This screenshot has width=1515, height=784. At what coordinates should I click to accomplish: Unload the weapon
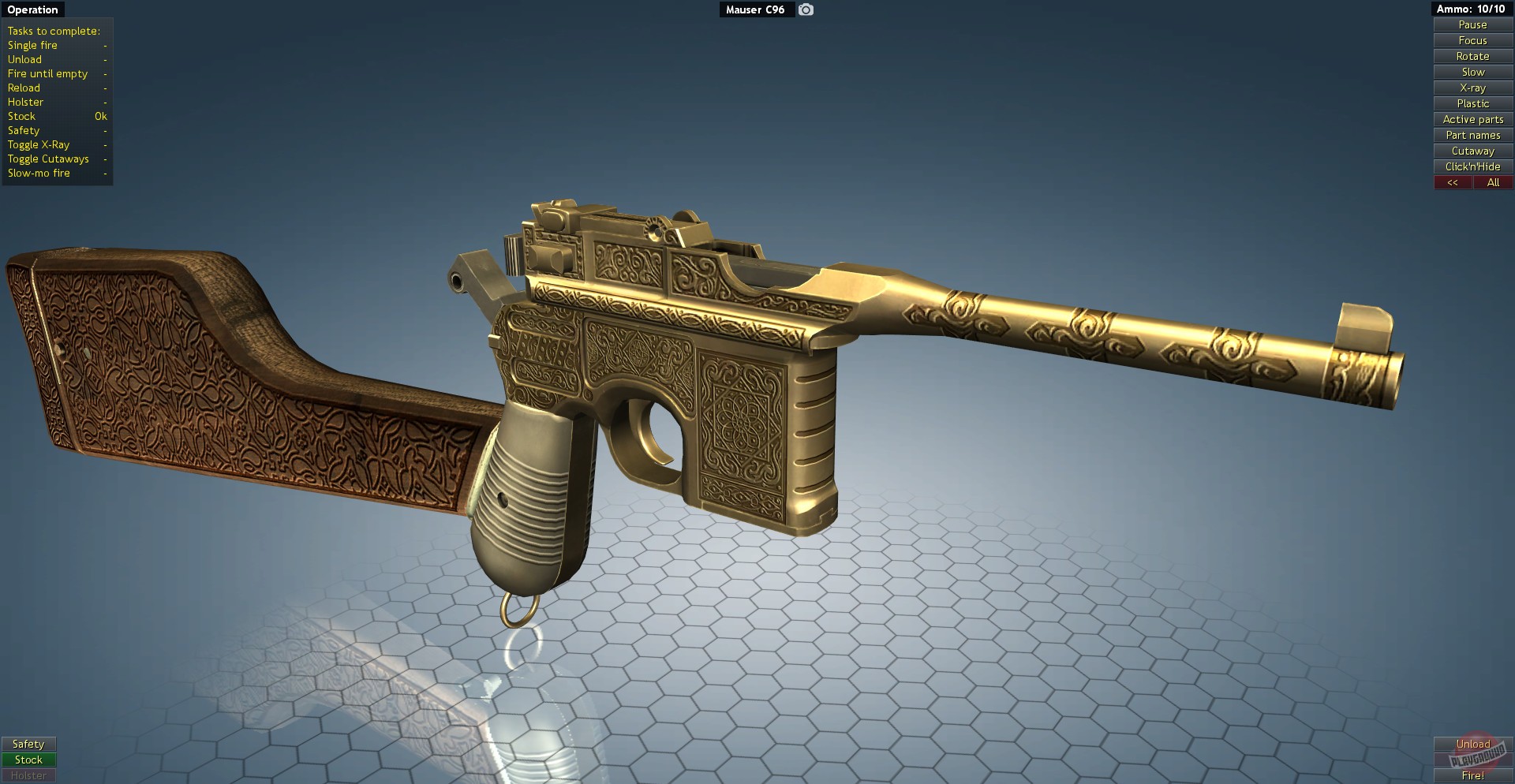click(x=1474, y=744)
